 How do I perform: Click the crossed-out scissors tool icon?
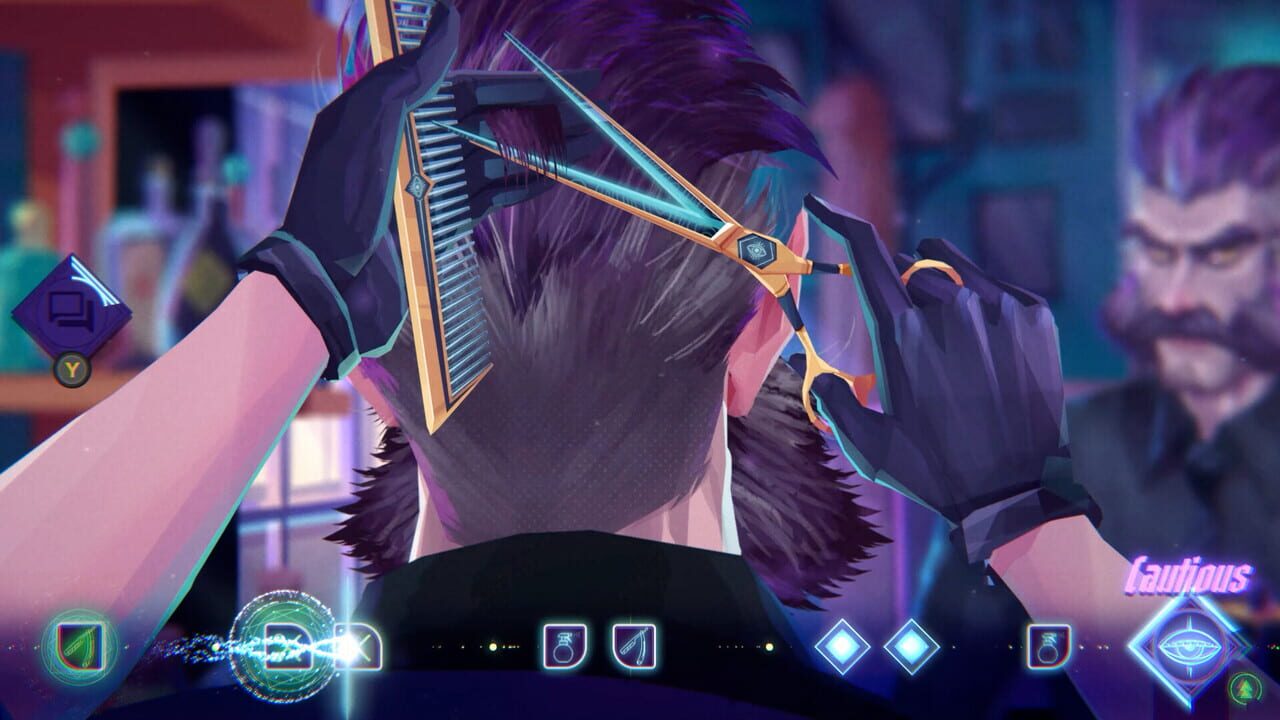(x=358, y=645)
